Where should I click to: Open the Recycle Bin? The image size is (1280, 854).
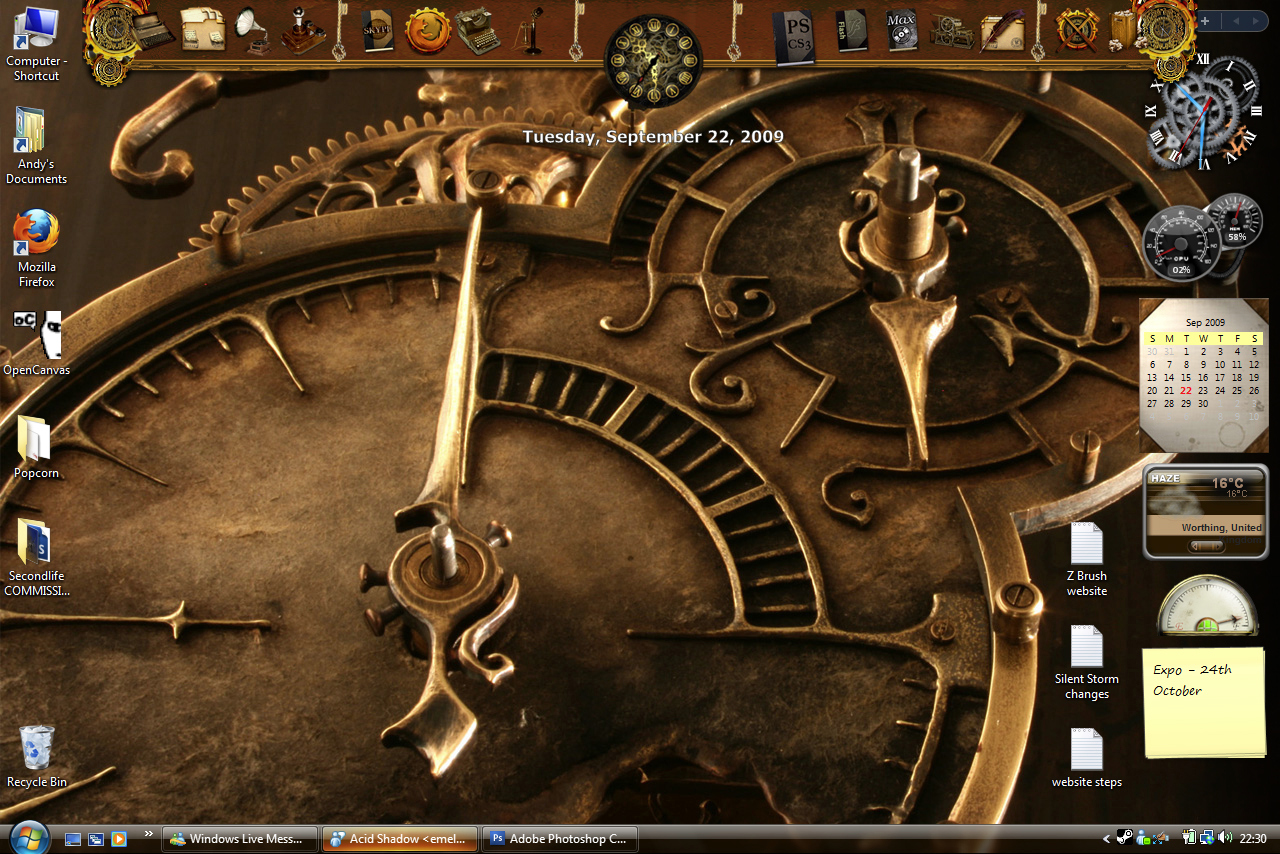click(37, 748)
